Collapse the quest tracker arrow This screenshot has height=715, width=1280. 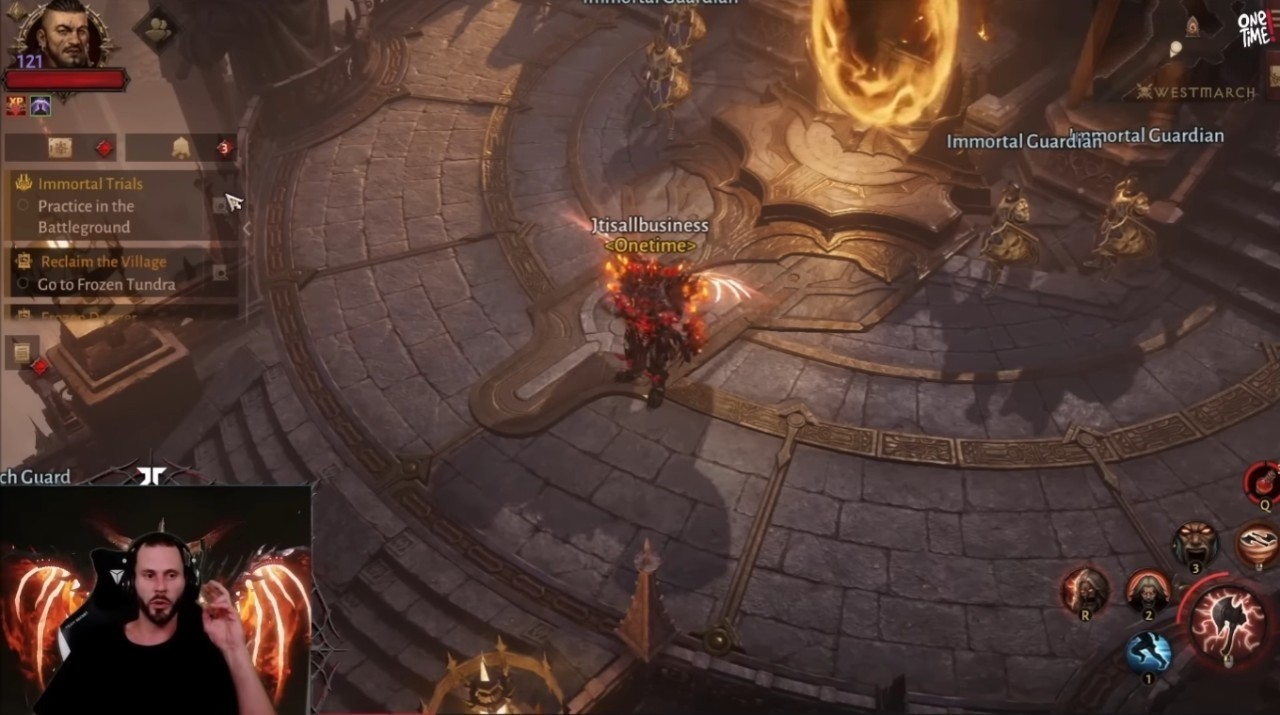(247, 228)
